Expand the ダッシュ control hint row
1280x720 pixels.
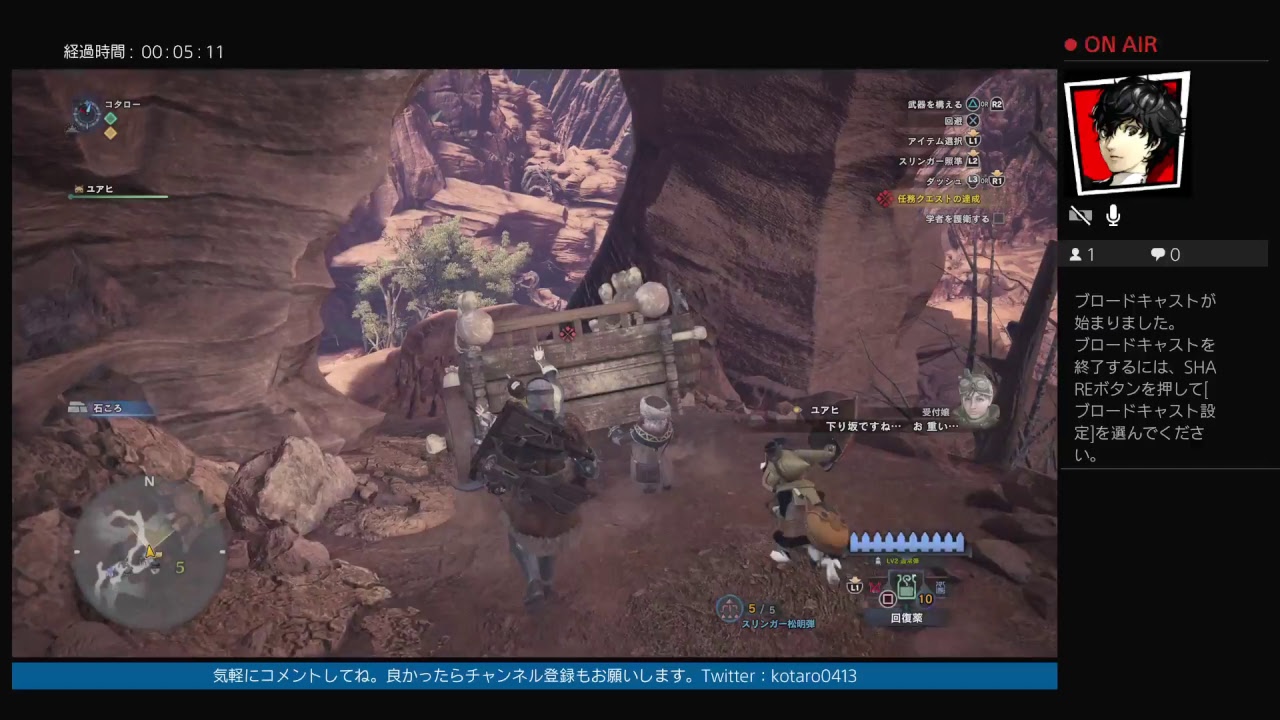(x=947, y=181)
